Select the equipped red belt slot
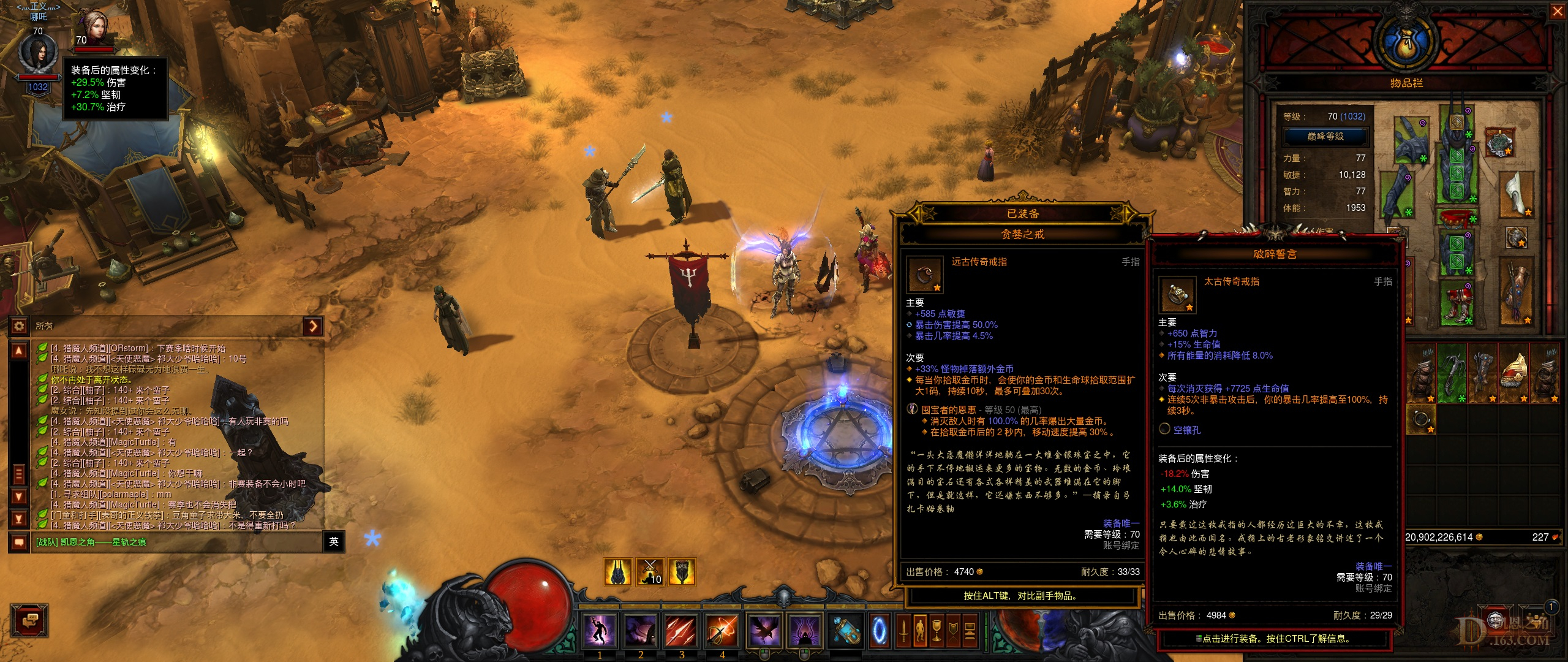 pos(1457,218)
